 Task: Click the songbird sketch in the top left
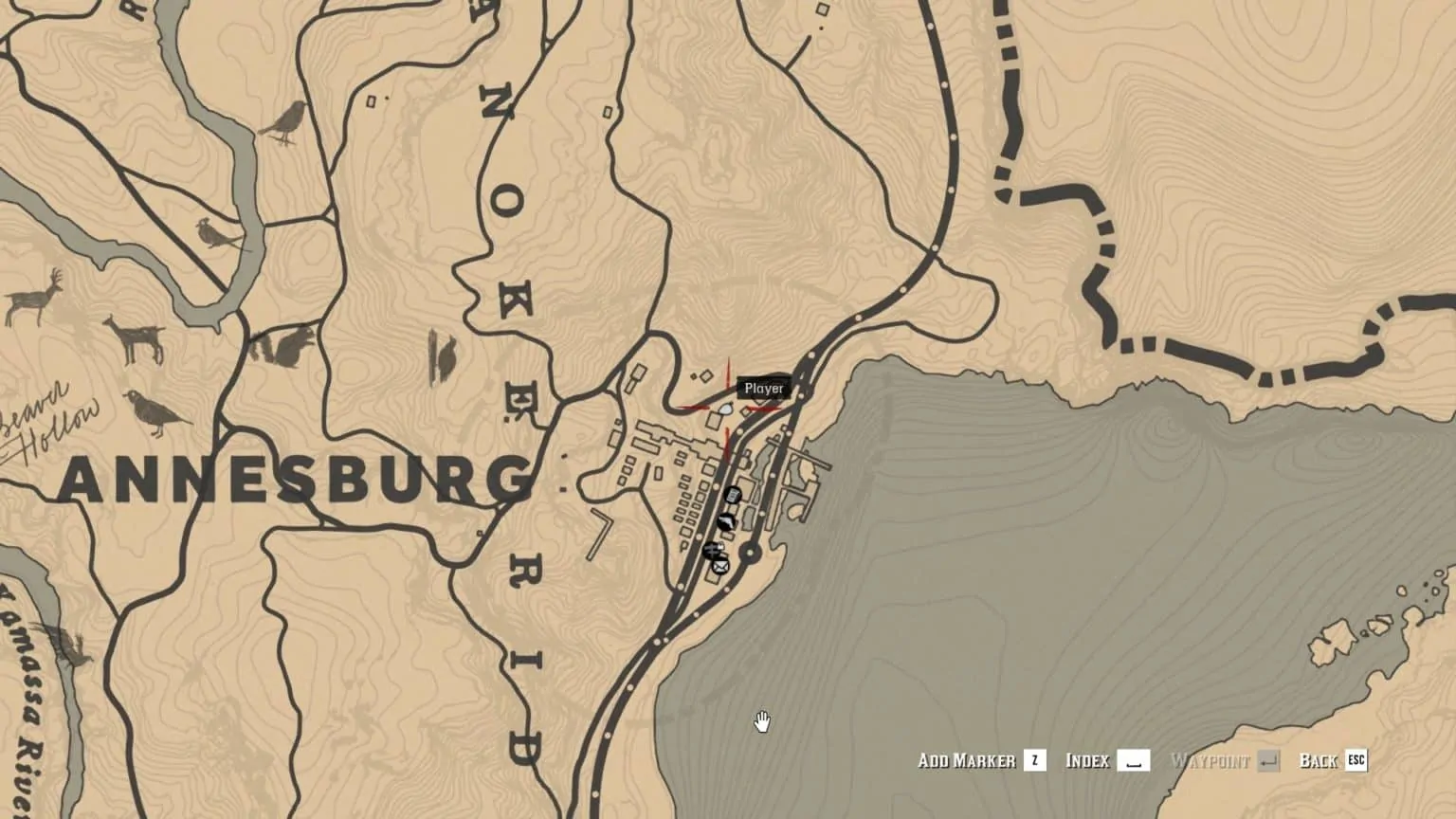point(285,119)
